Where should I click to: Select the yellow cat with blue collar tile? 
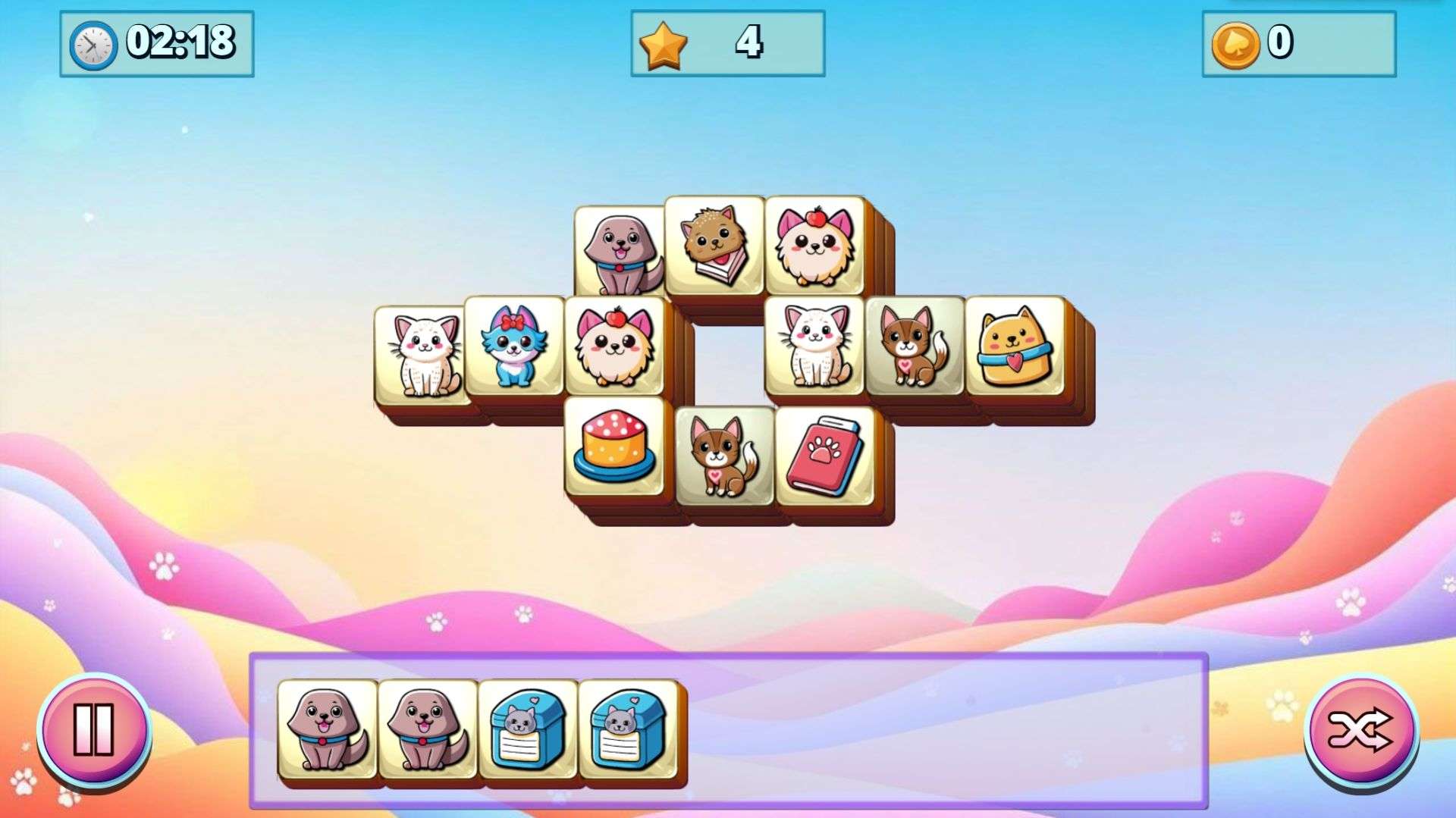tap(1015, 346)
